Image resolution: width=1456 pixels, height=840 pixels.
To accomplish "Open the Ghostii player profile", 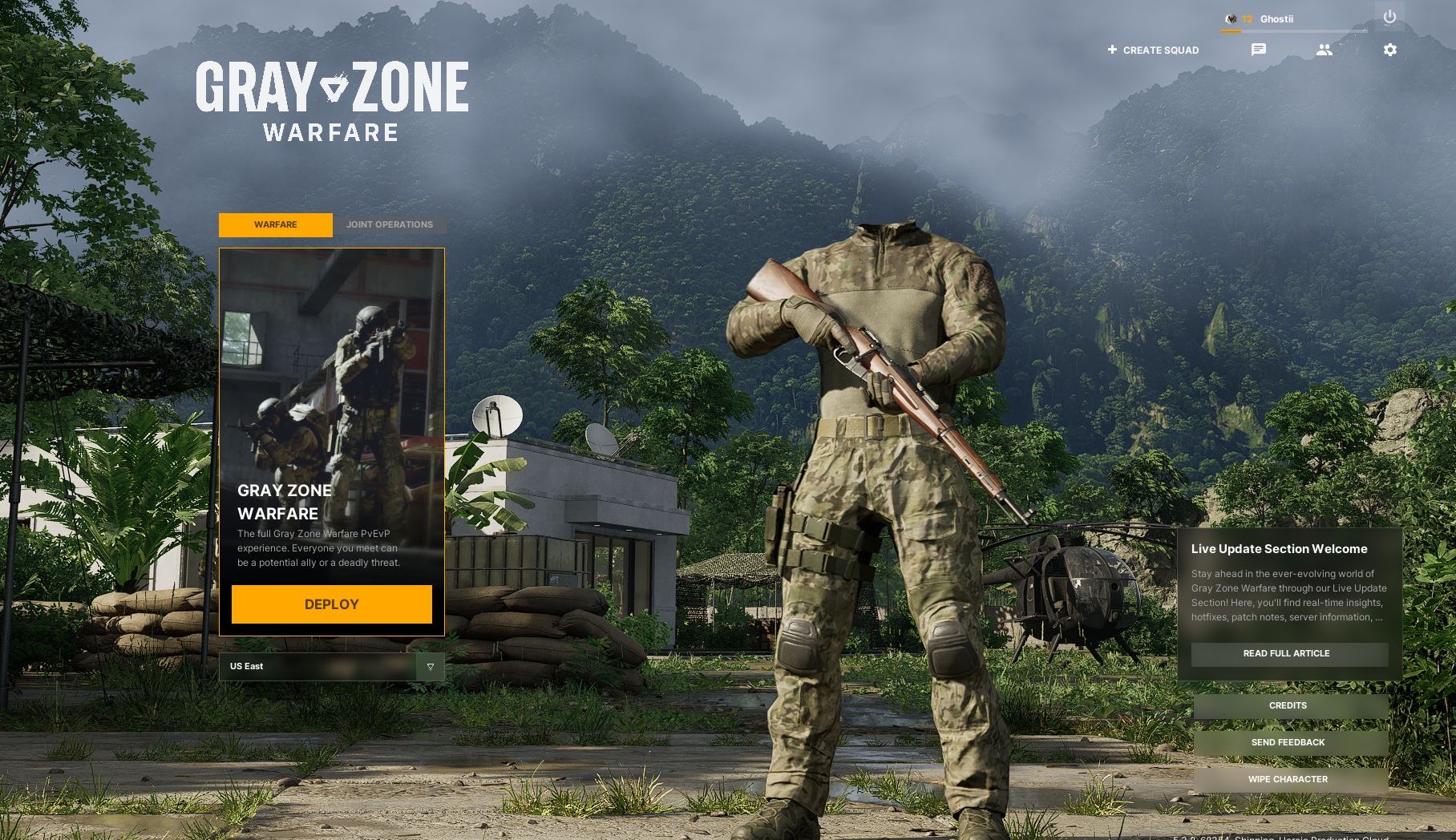I will (1276, 19).
